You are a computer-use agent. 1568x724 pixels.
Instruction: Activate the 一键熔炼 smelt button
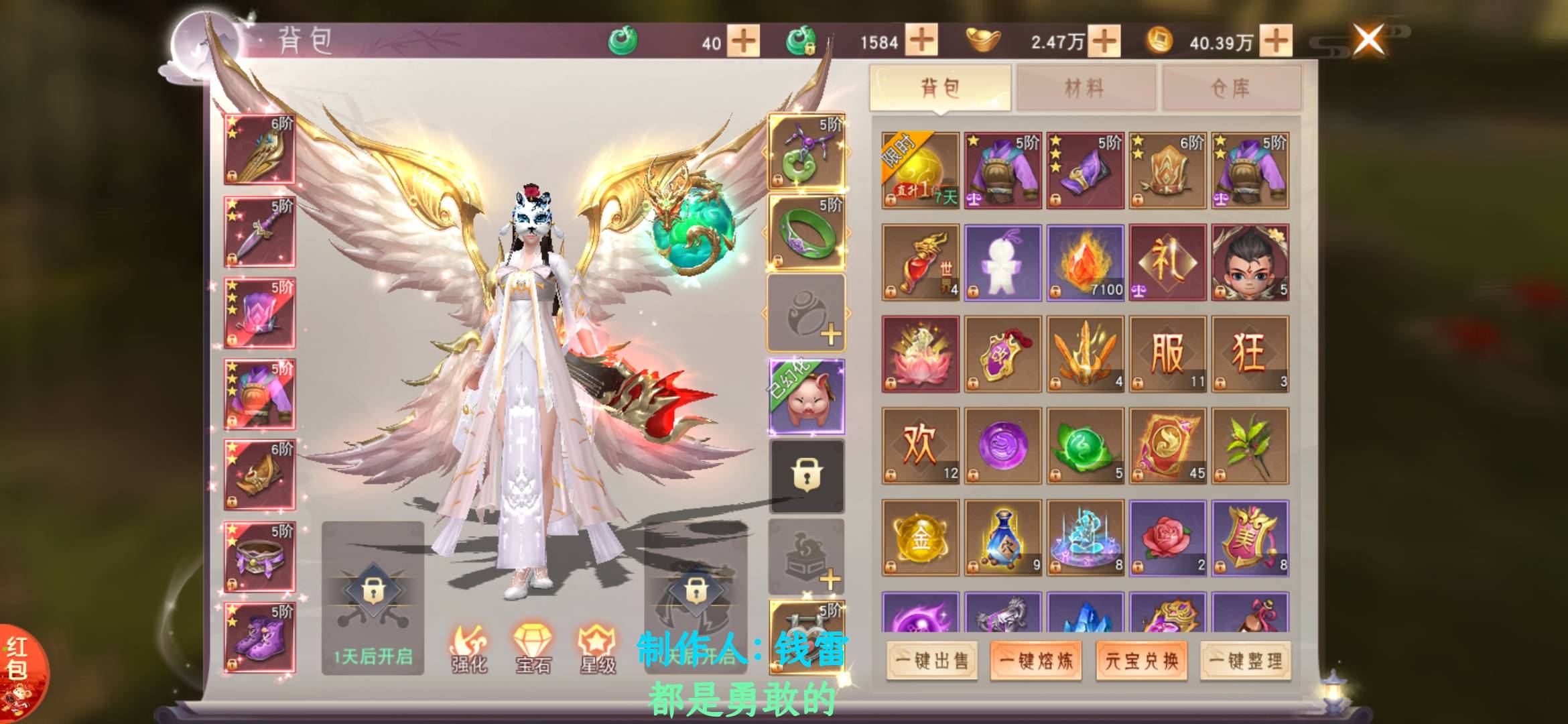(x=1036, y=661)
